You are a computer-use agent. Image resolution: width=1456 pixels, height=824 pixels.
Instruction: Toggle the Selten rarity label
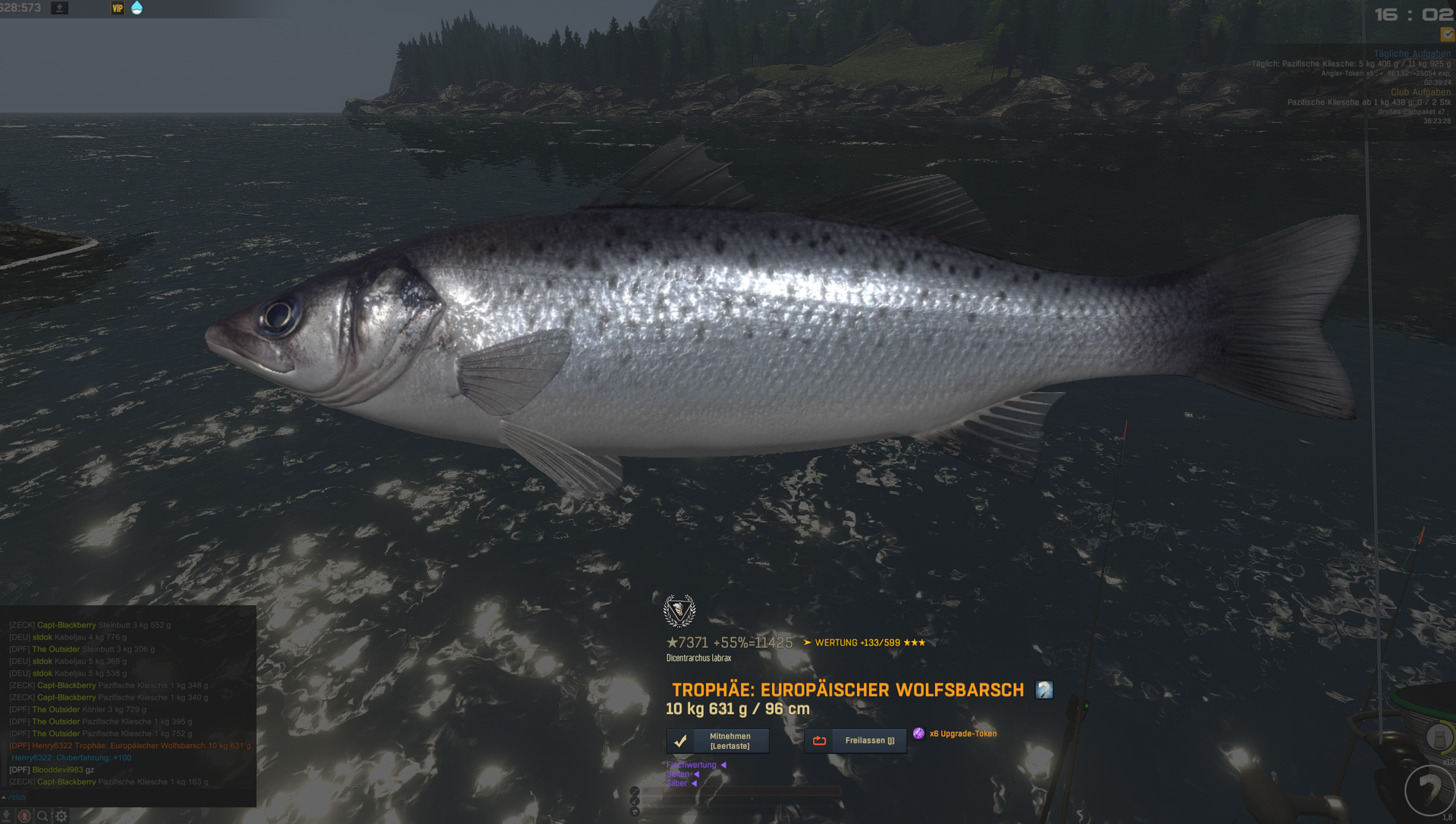click(678, 774)
